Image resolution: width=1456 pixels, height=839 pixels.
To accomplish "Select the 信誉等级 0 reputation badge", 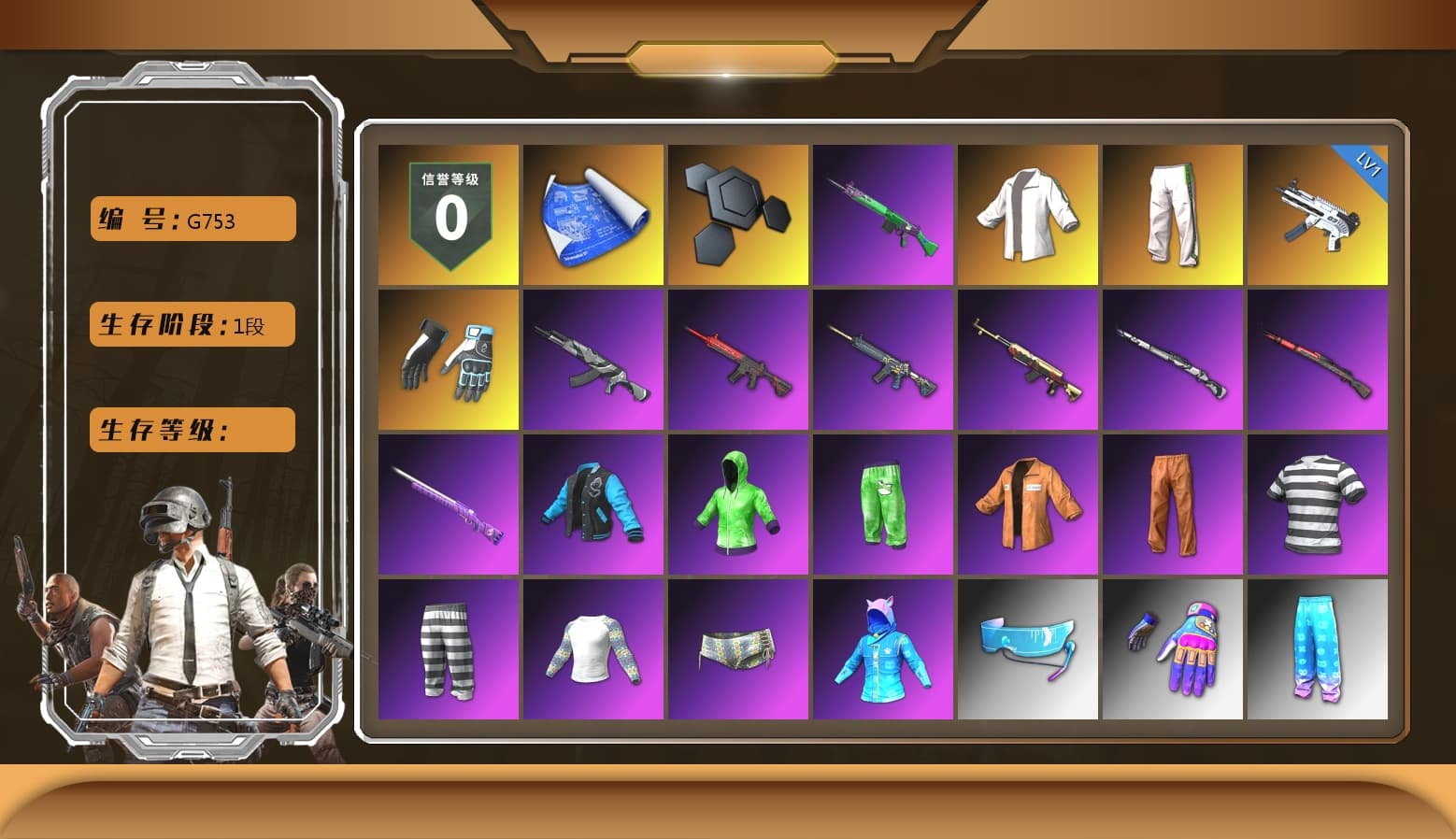I will (448, 213).
